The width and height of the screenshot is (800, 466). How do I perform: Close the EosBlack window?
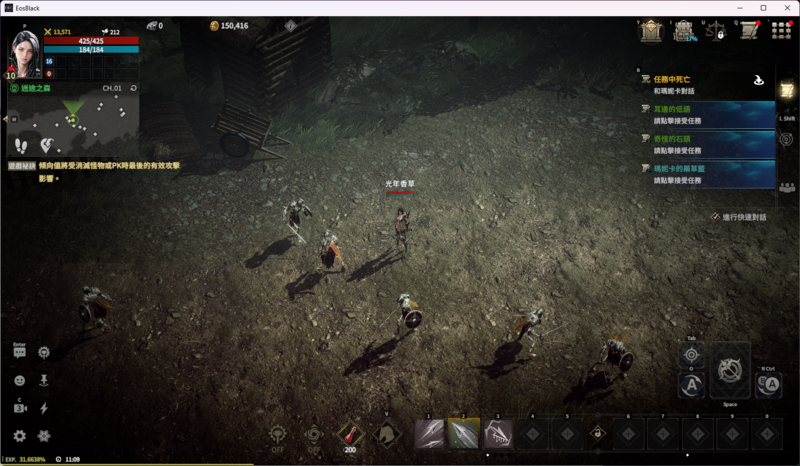tap(785, 8)
